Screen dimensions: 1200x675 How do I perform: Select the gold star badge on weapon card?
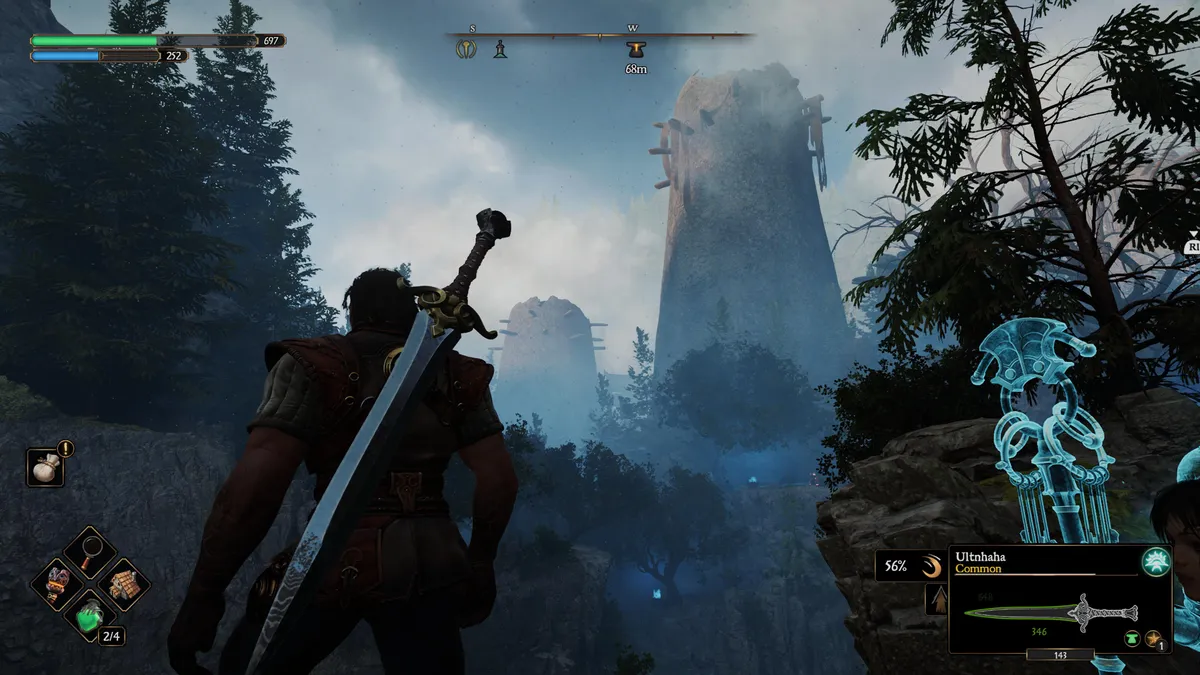click(x=1155, y=638)
